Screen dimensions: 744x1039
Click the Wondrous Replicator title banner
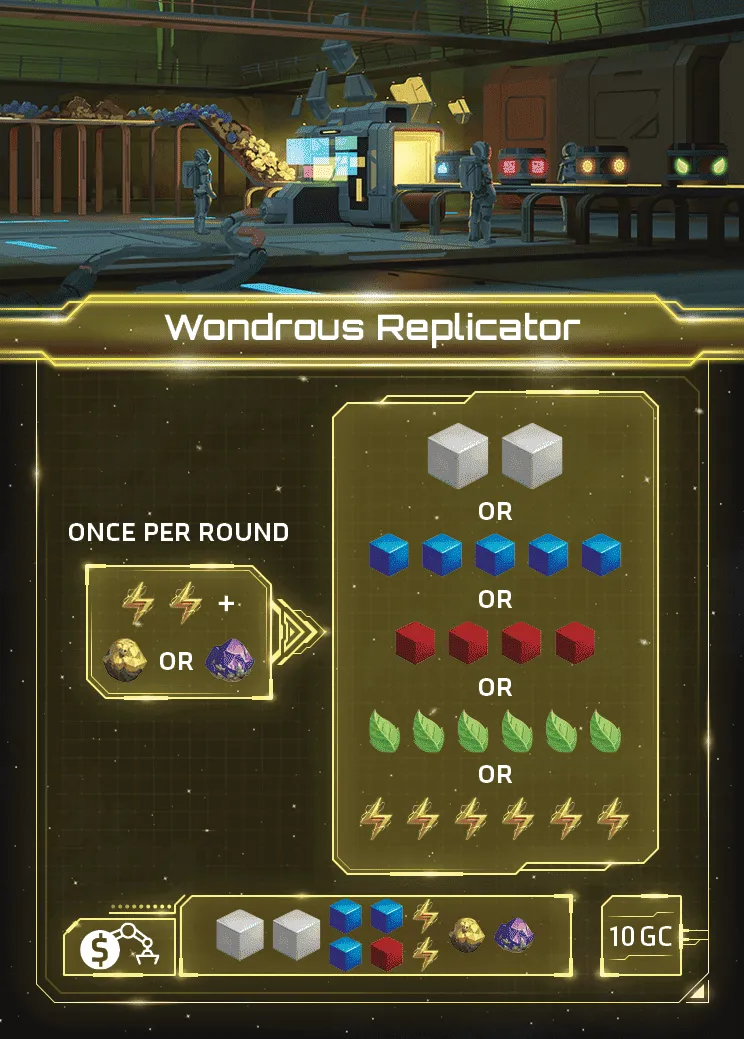[x=372, y=327]
